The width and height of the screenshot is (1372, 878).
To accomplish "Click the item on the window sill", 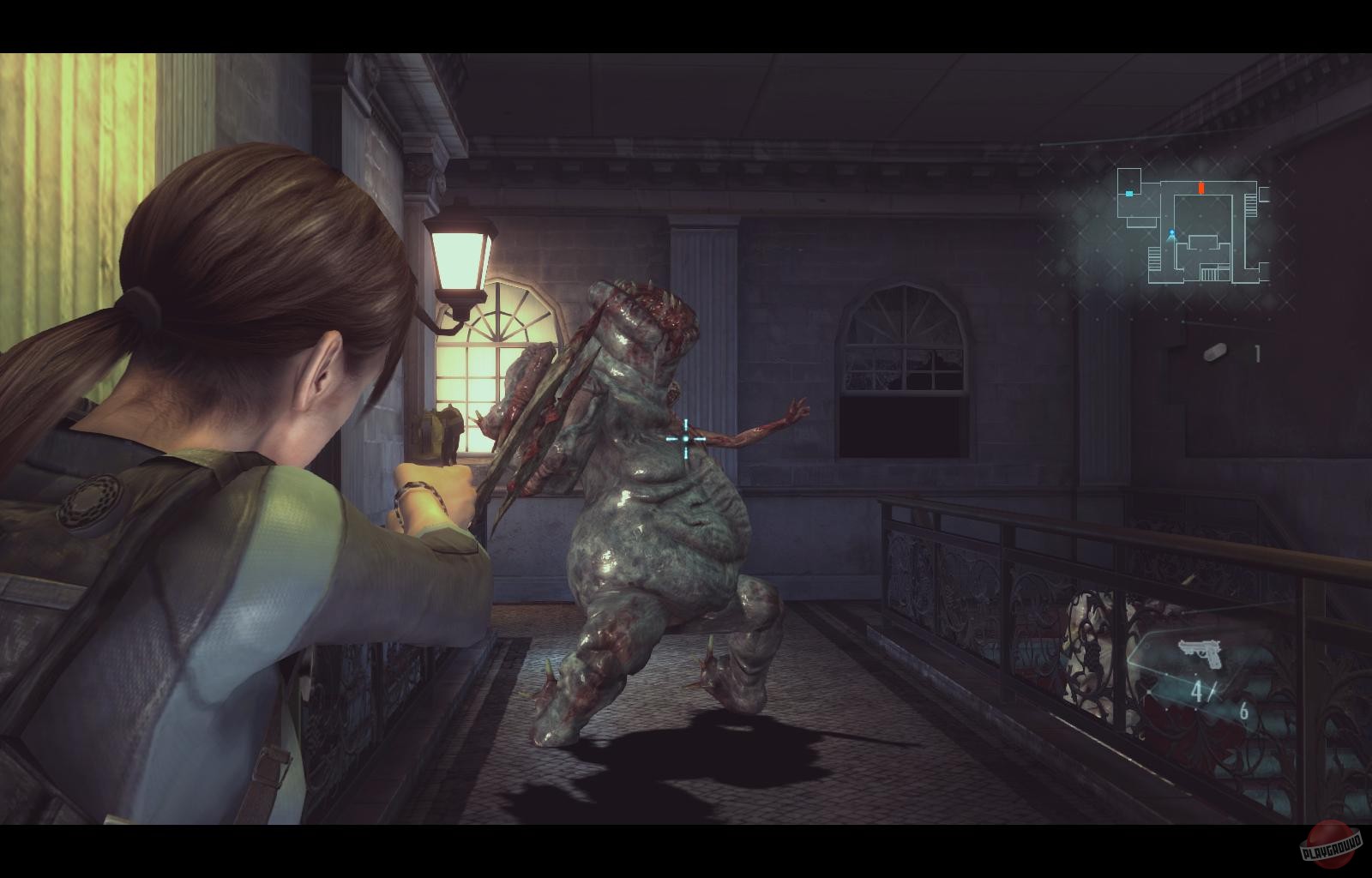I will (448, 429).
